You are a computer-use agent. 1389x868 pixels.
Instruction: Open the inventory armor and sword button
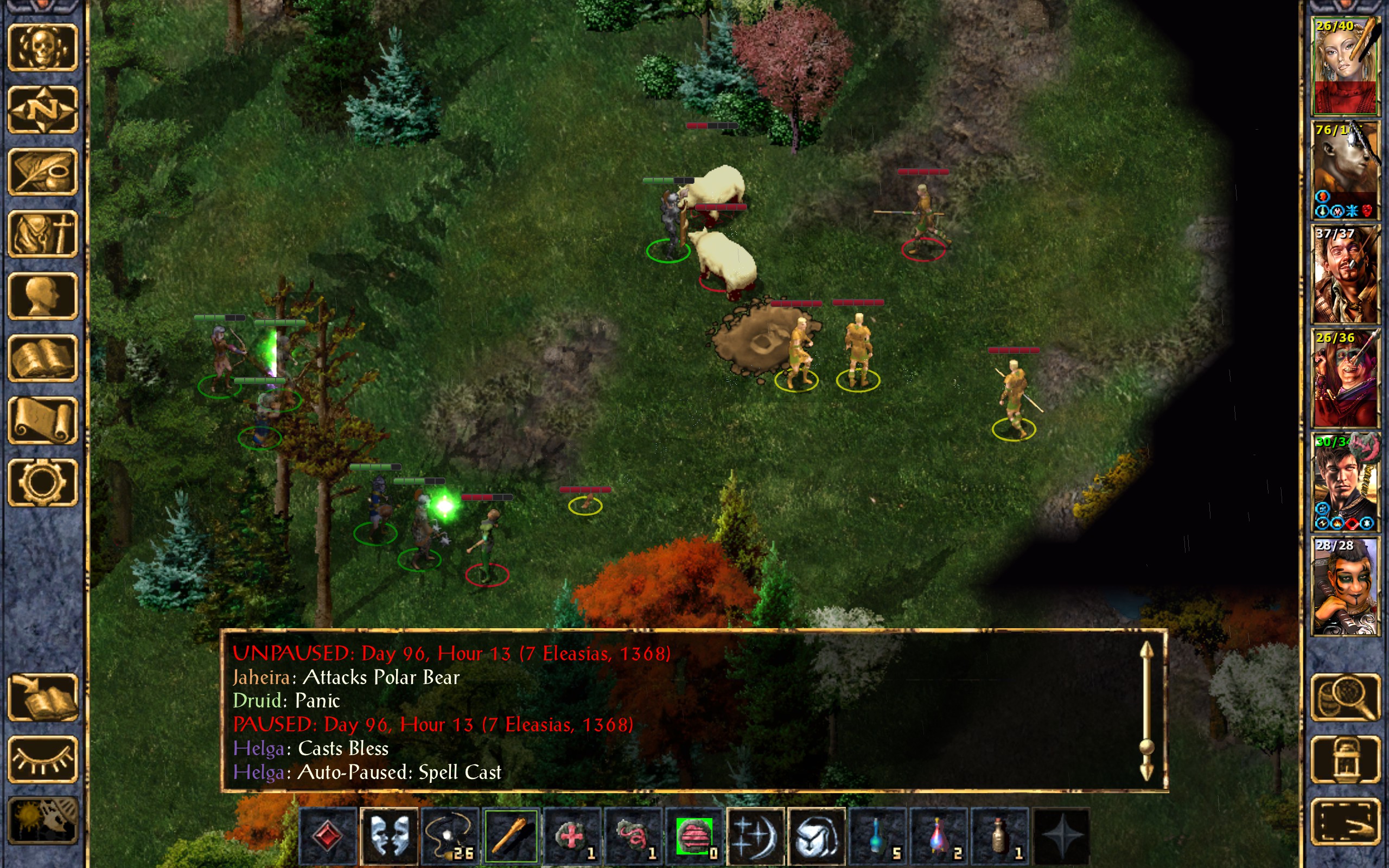[42, 234]
